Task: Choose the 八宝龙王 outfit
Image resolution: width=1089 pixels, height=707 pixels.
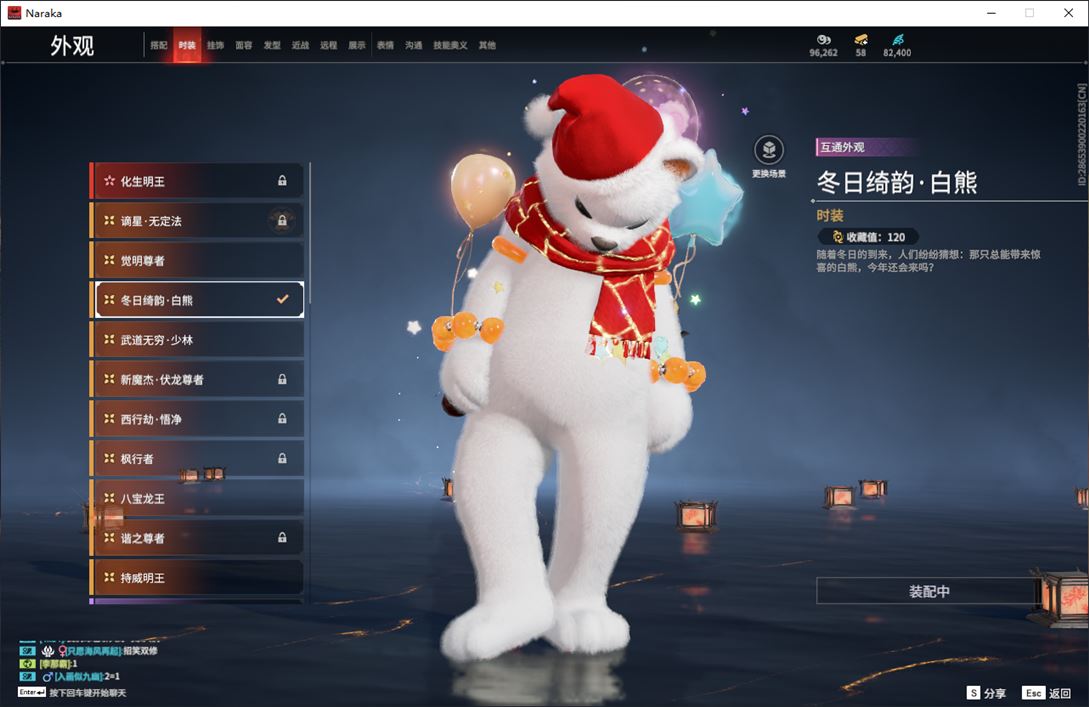Action: pos(197,498)
